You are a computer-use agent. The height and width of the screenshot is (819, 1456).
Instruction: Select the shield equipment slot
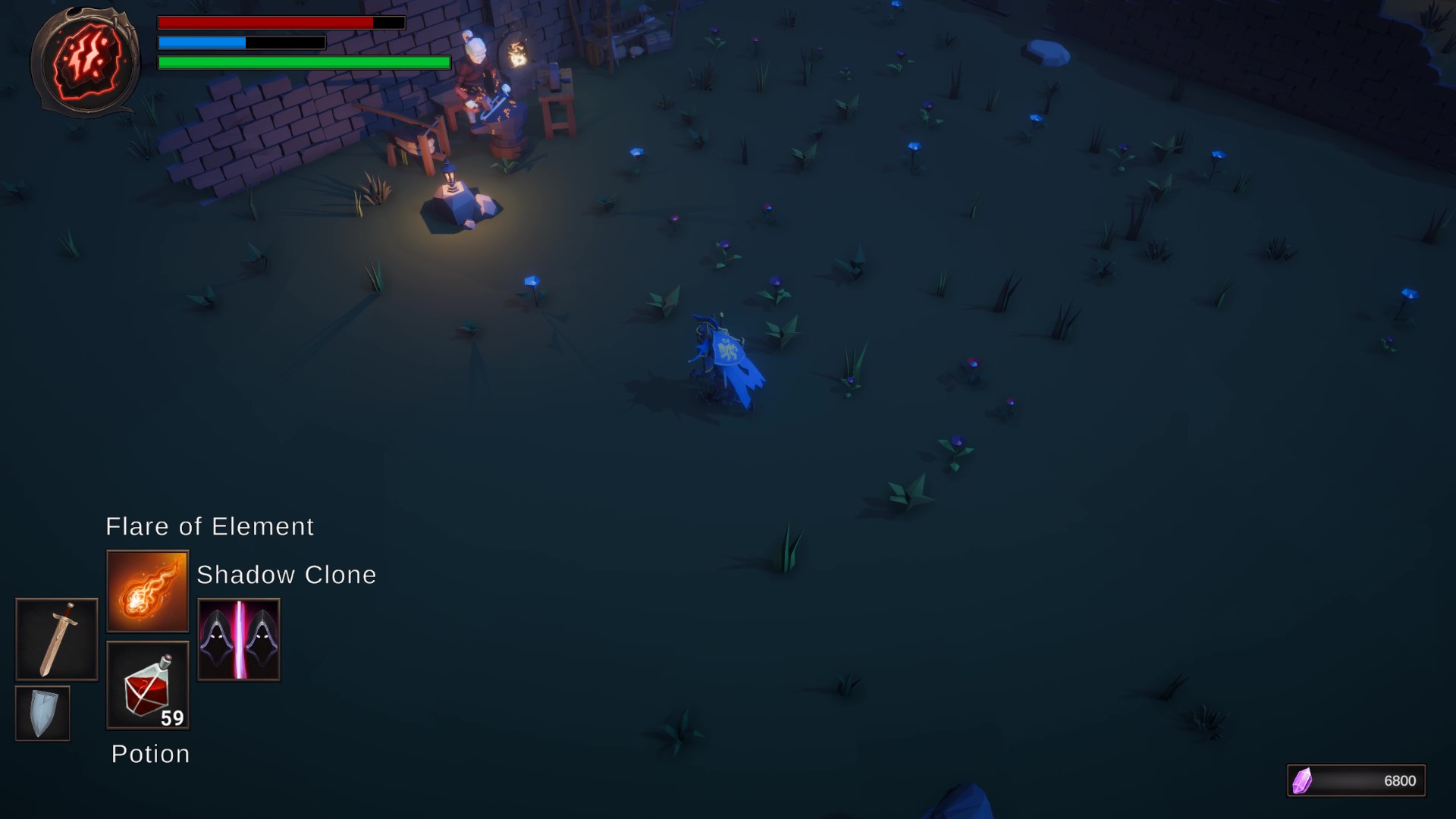[x=42, y=713]
